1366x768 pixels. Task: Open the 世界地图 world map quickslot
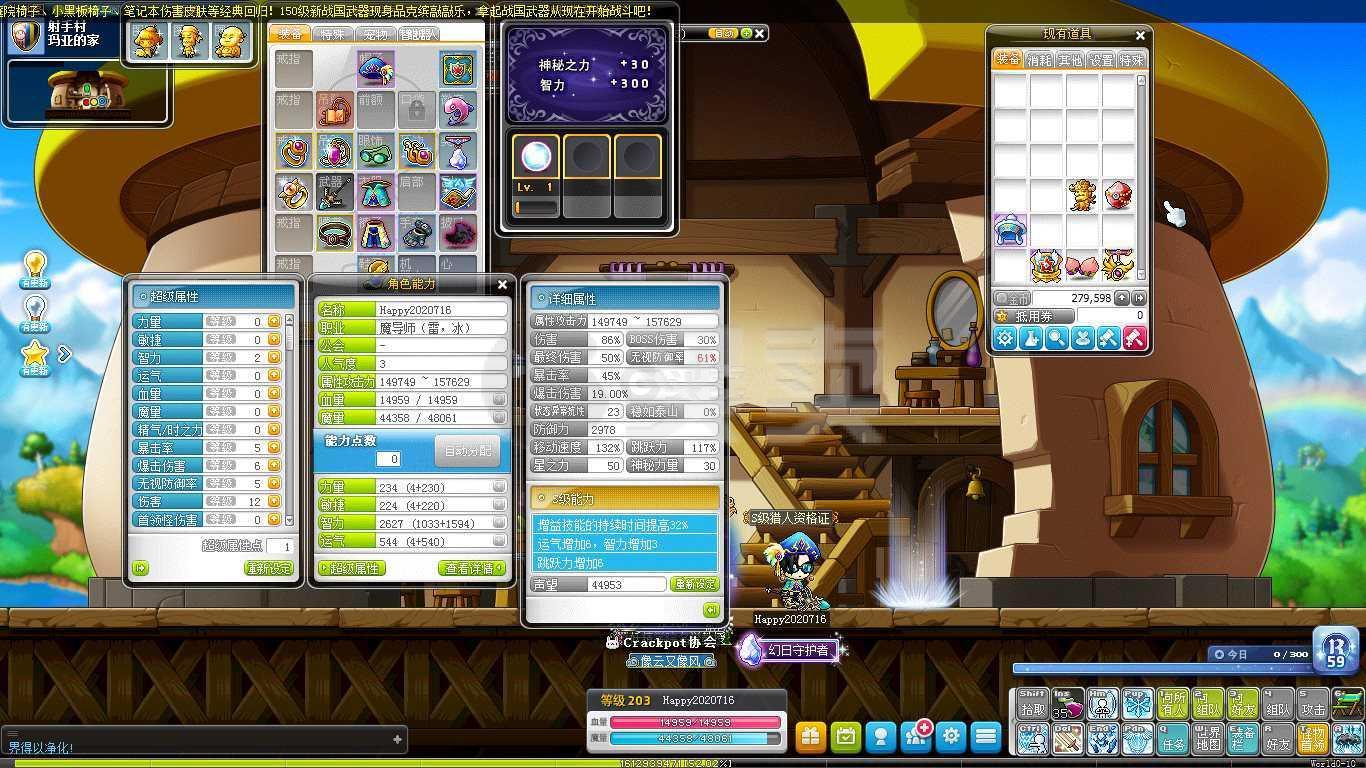(1208, 738)
